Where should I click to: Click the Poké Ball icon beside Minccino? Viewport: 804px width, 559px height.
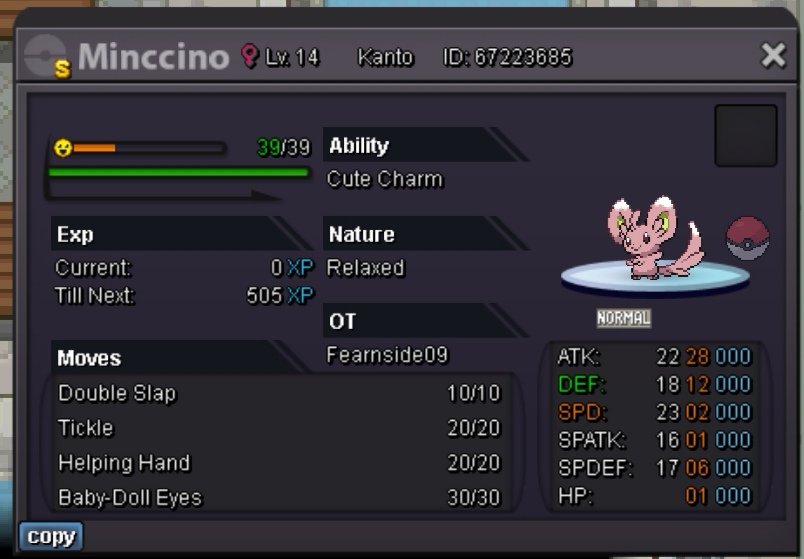click(747, 239)
